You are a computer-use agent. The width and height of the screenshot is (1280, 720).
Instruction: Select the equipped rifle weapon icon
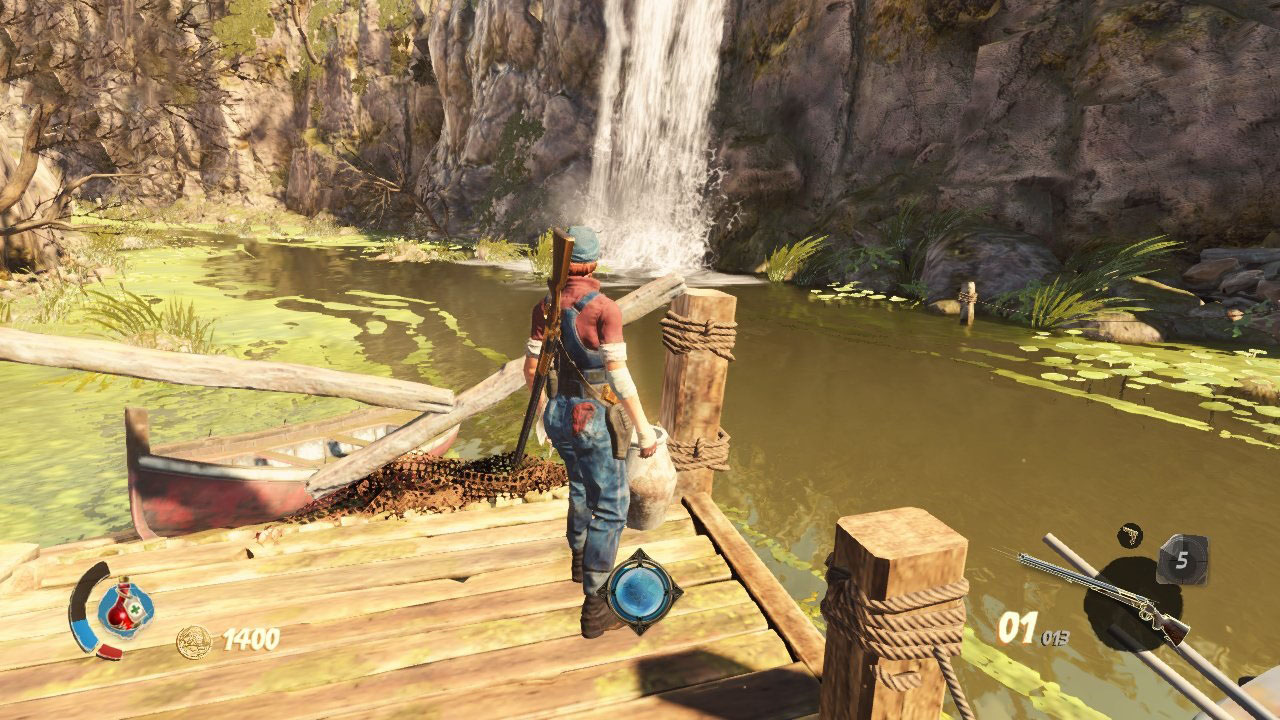click(1104, 597)
